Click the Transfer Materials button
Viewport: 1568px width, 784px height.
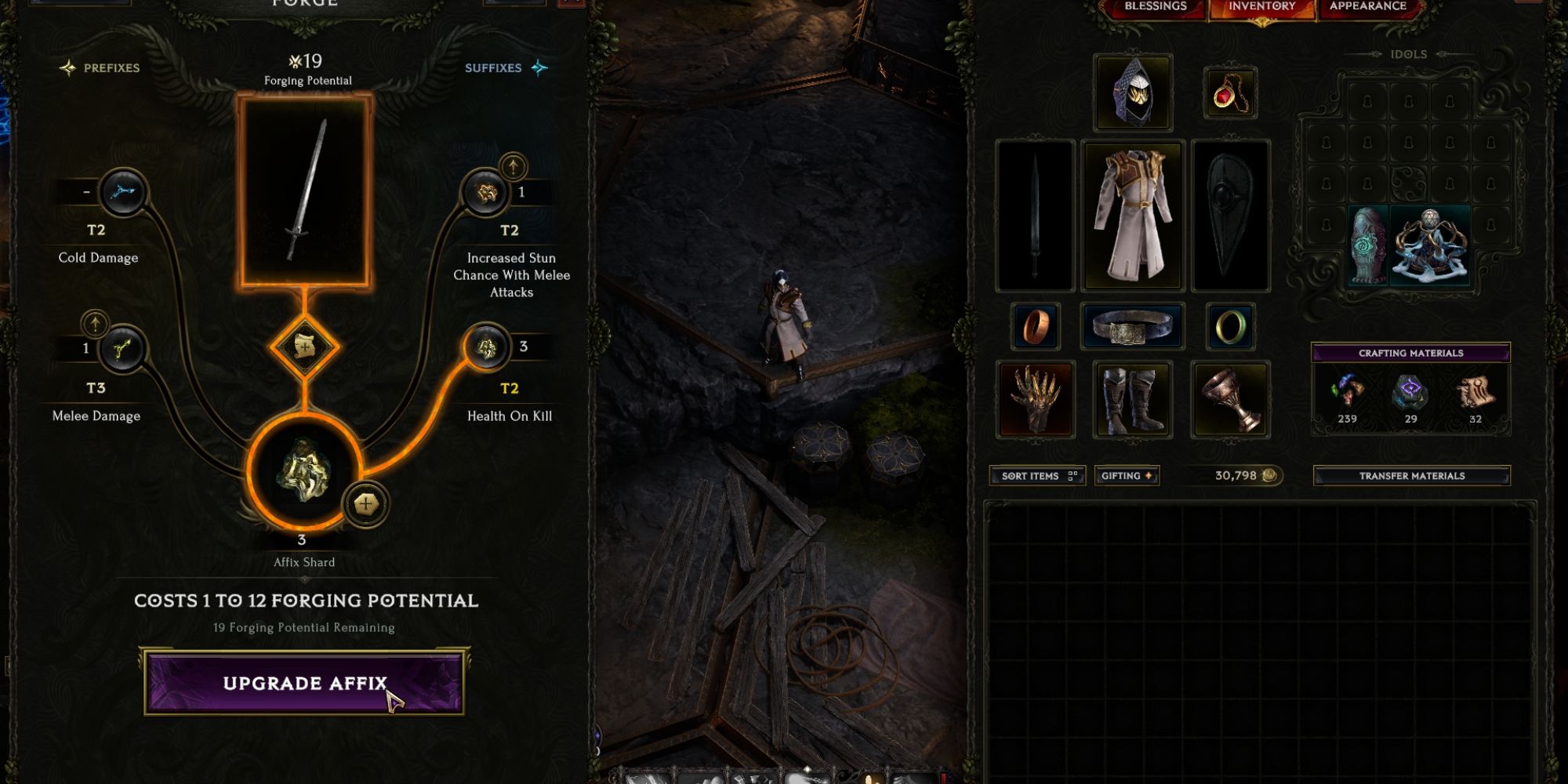pos(1411,476)
